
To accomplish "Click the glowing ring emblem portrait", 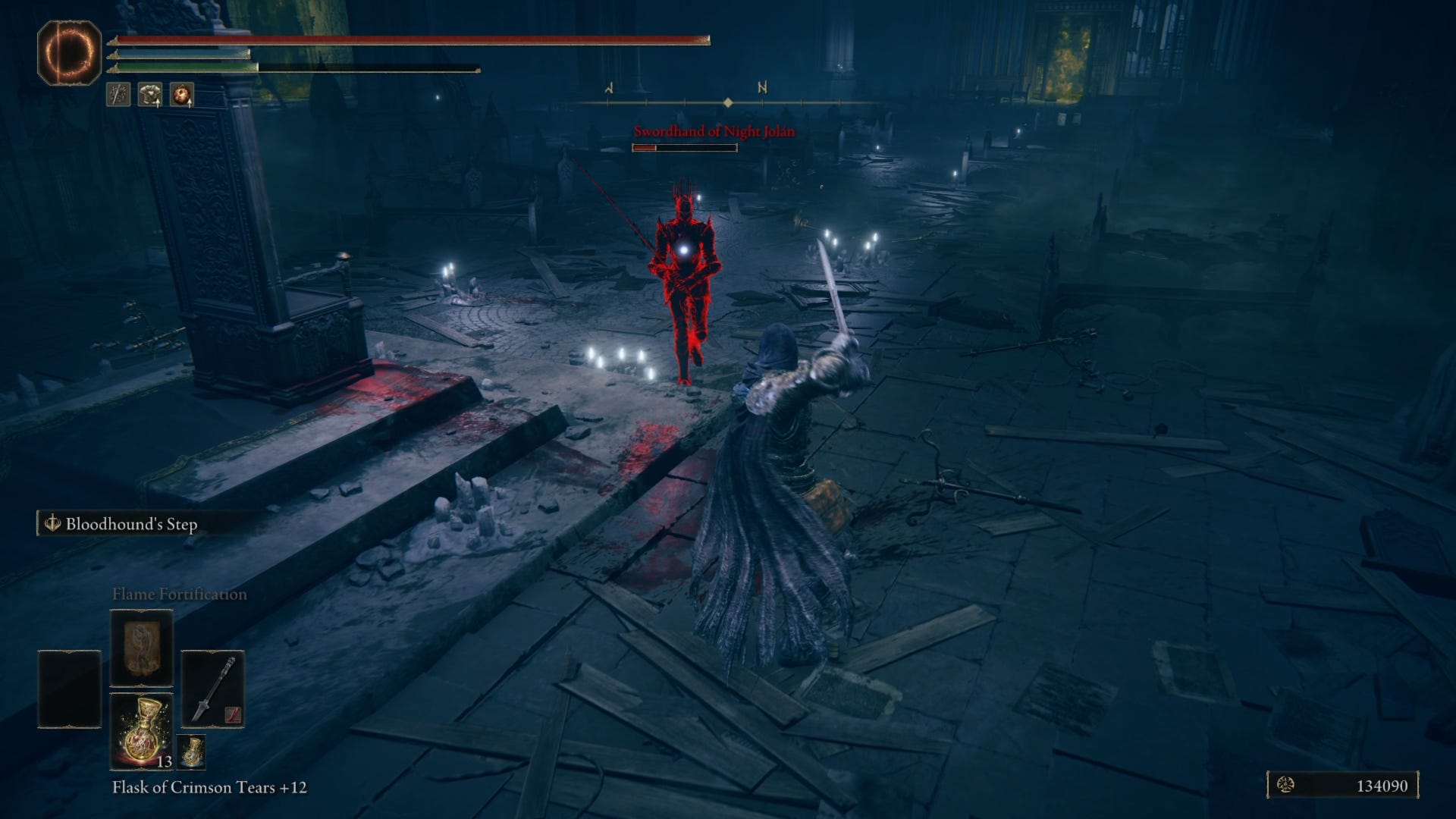I will pyautogui.click(x=69, y=52).
